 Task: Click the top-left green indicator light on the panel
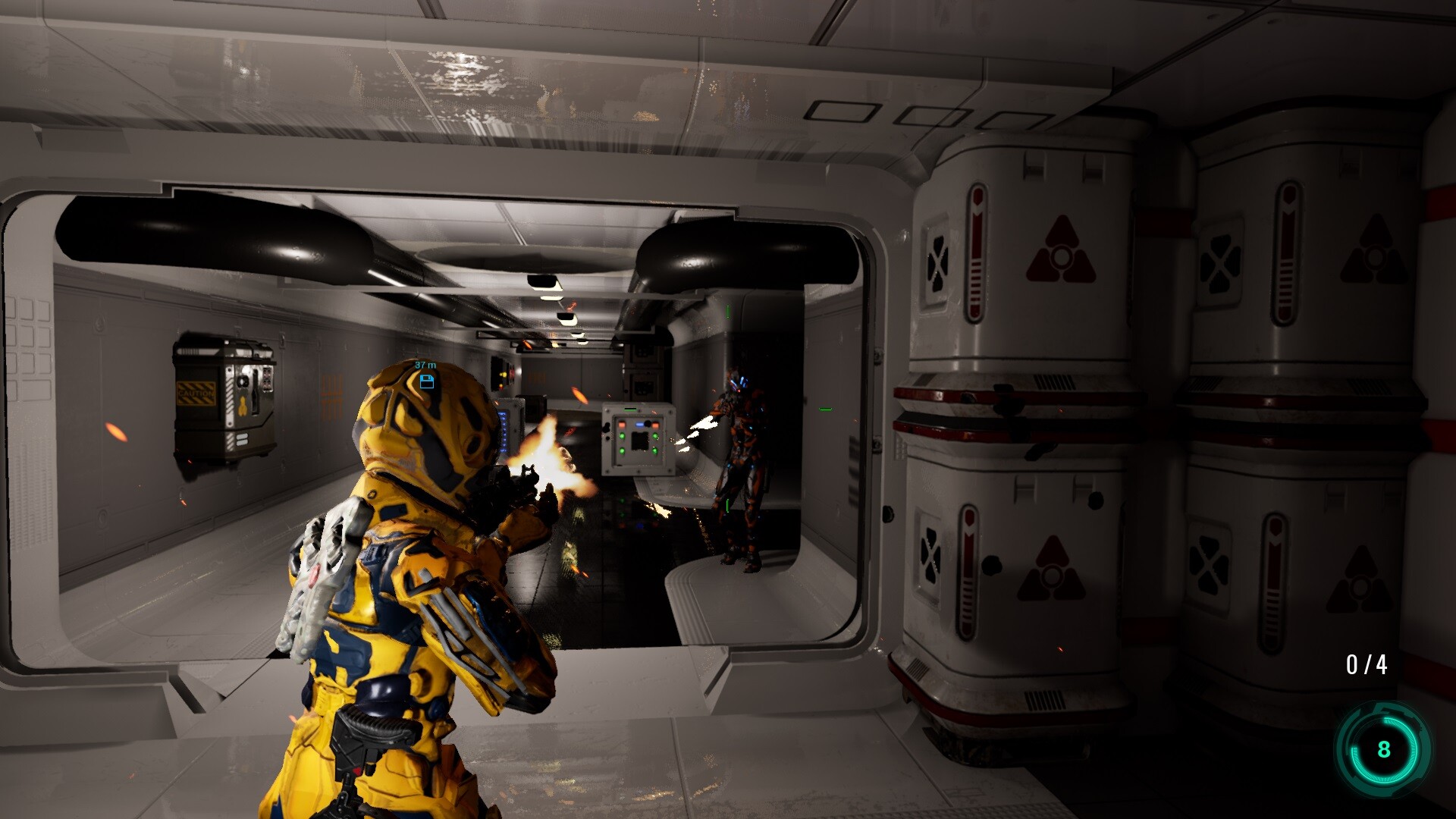[x=622, y=436]
